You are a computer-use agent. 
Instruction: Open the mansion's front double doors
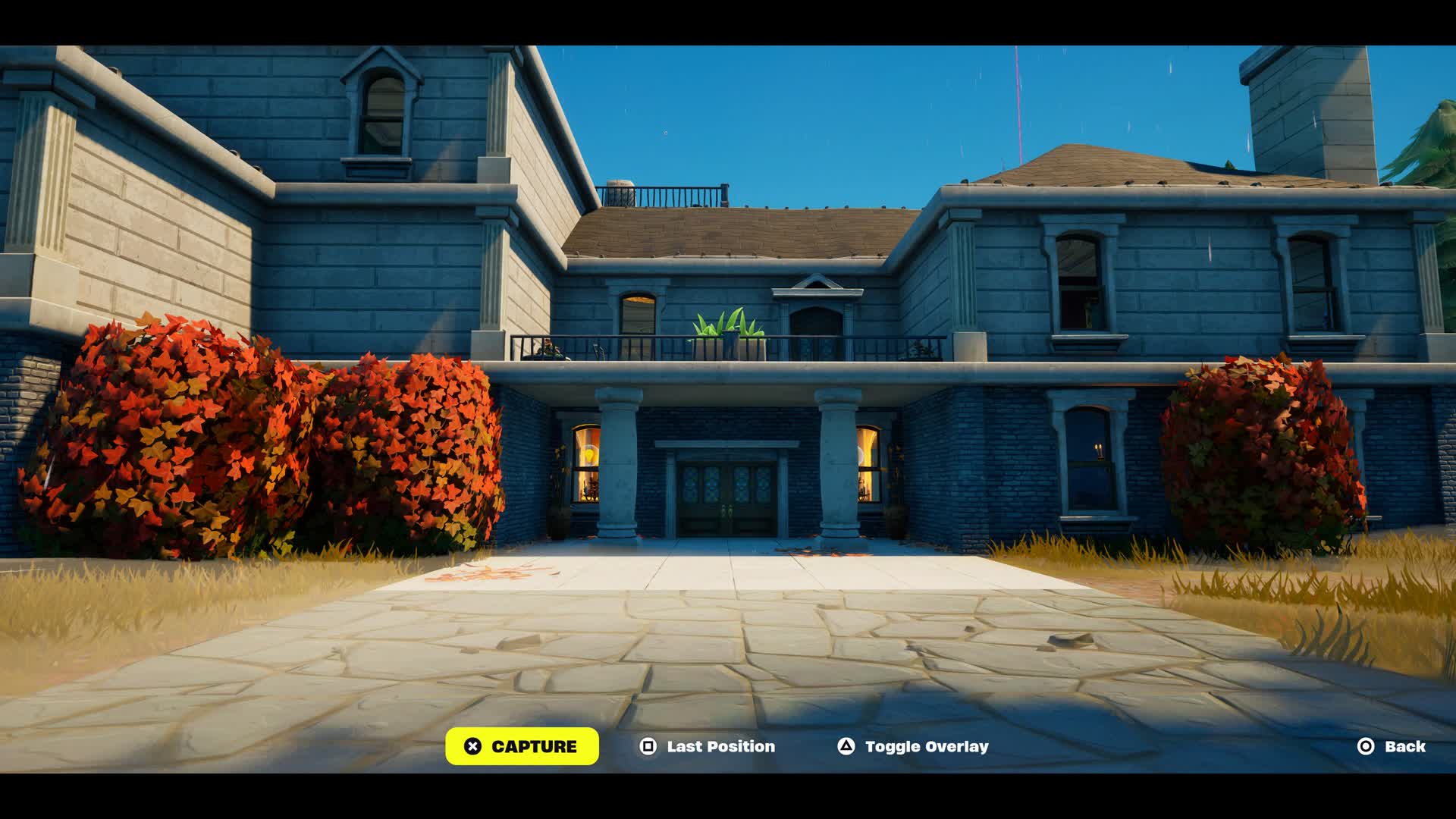click(x=728, y=493)
